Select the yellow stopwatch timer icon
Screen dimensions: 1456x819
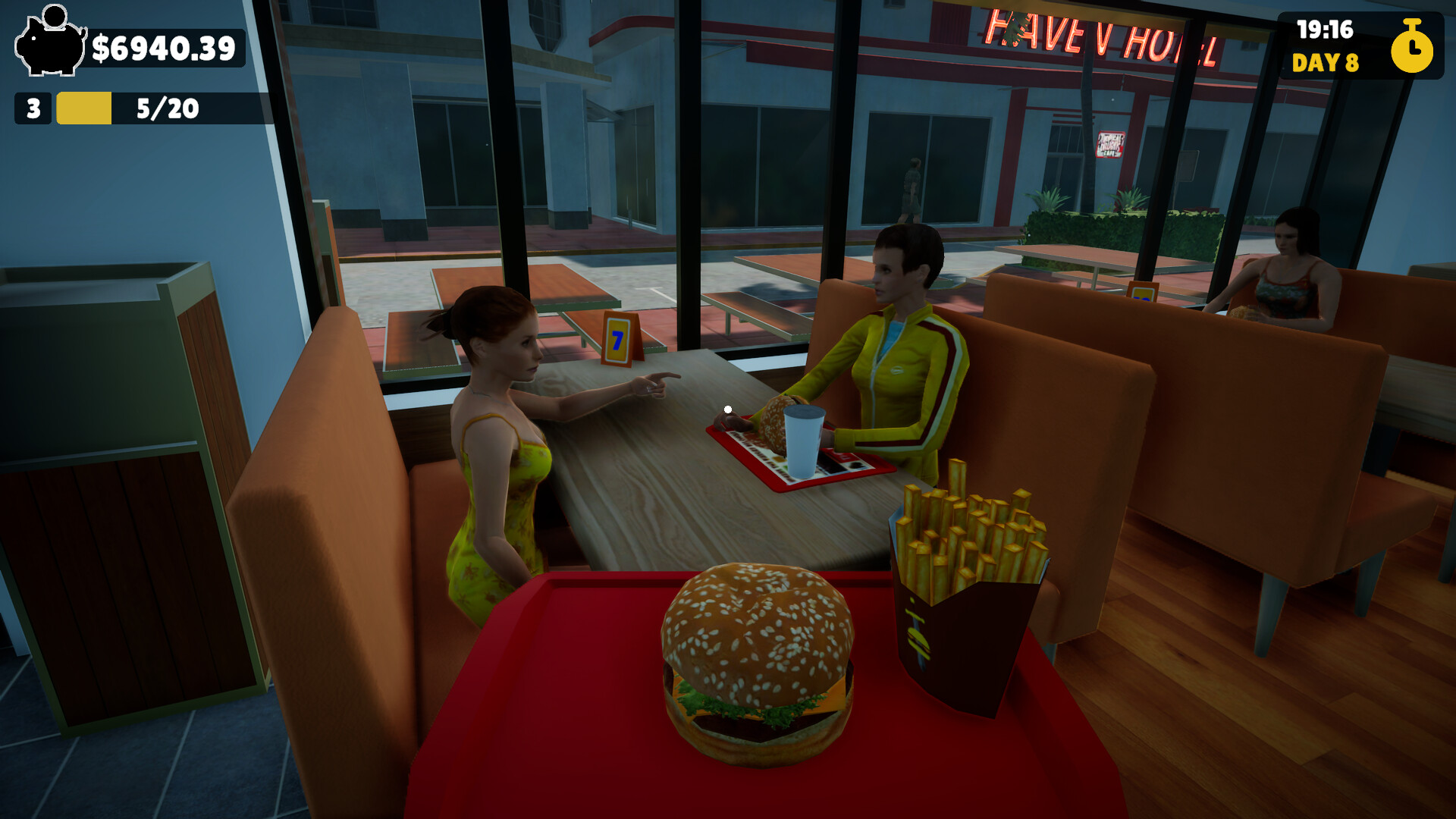[1412, 51]
